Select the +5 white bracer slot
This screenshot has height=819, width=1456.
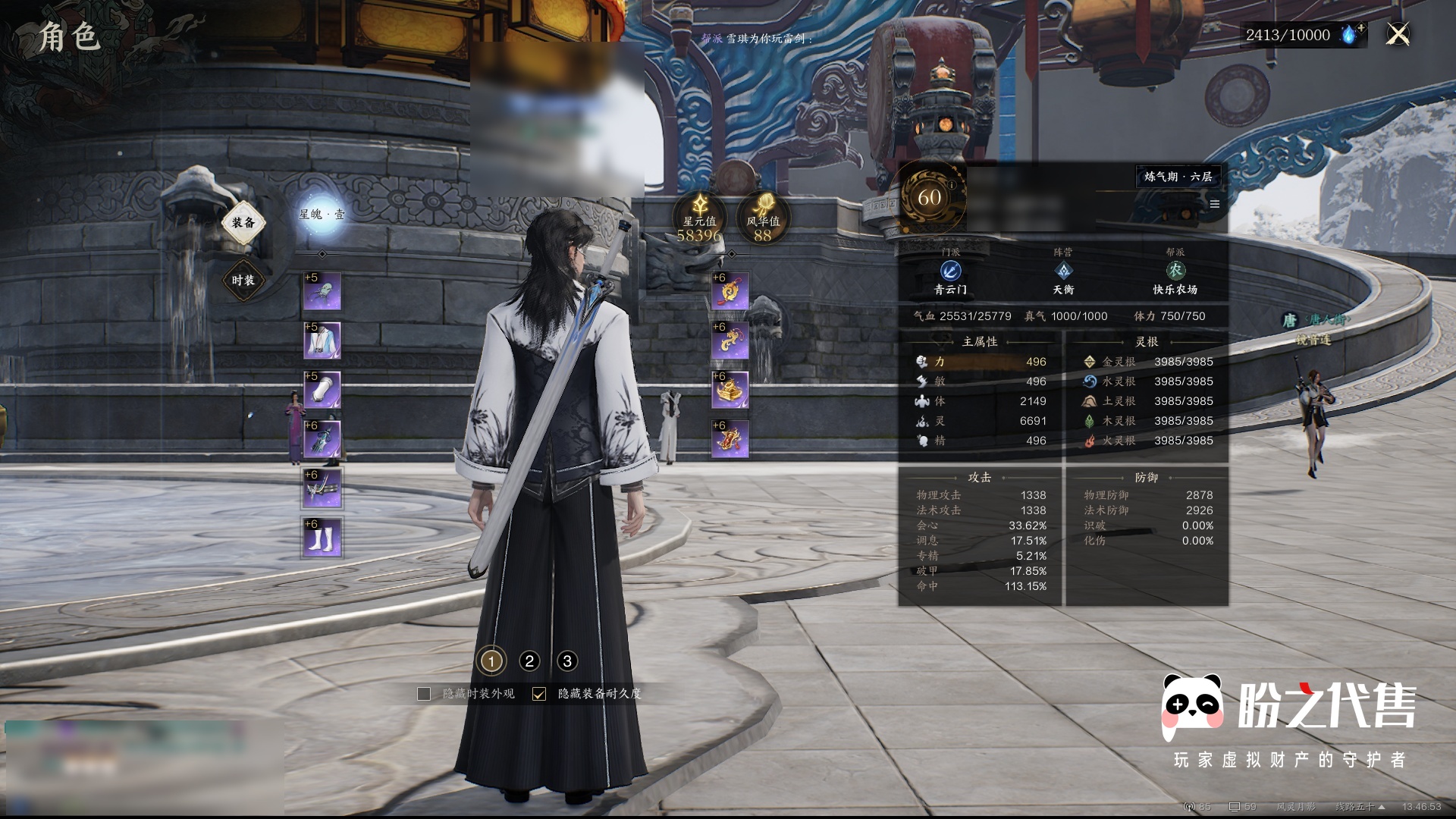pyautogui.click(x=322, y=391)
